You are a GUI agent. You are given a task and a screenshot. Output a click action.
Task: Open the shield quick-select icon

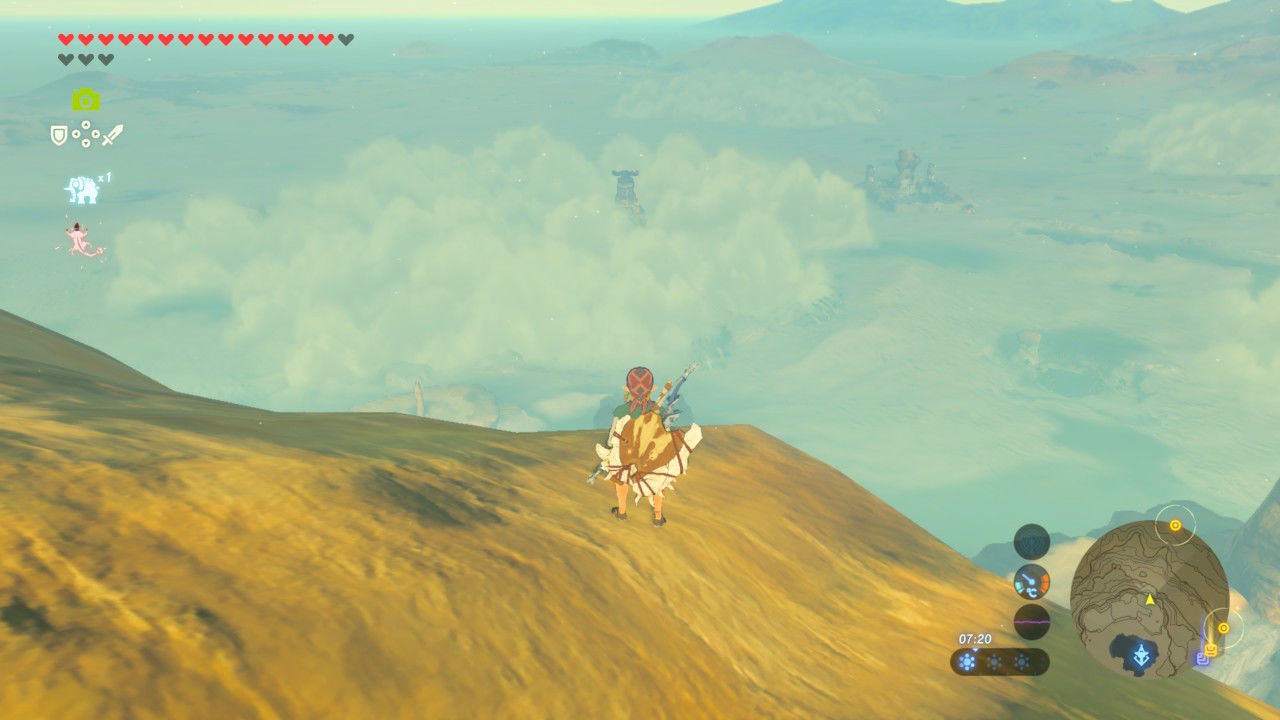point(59,135)
